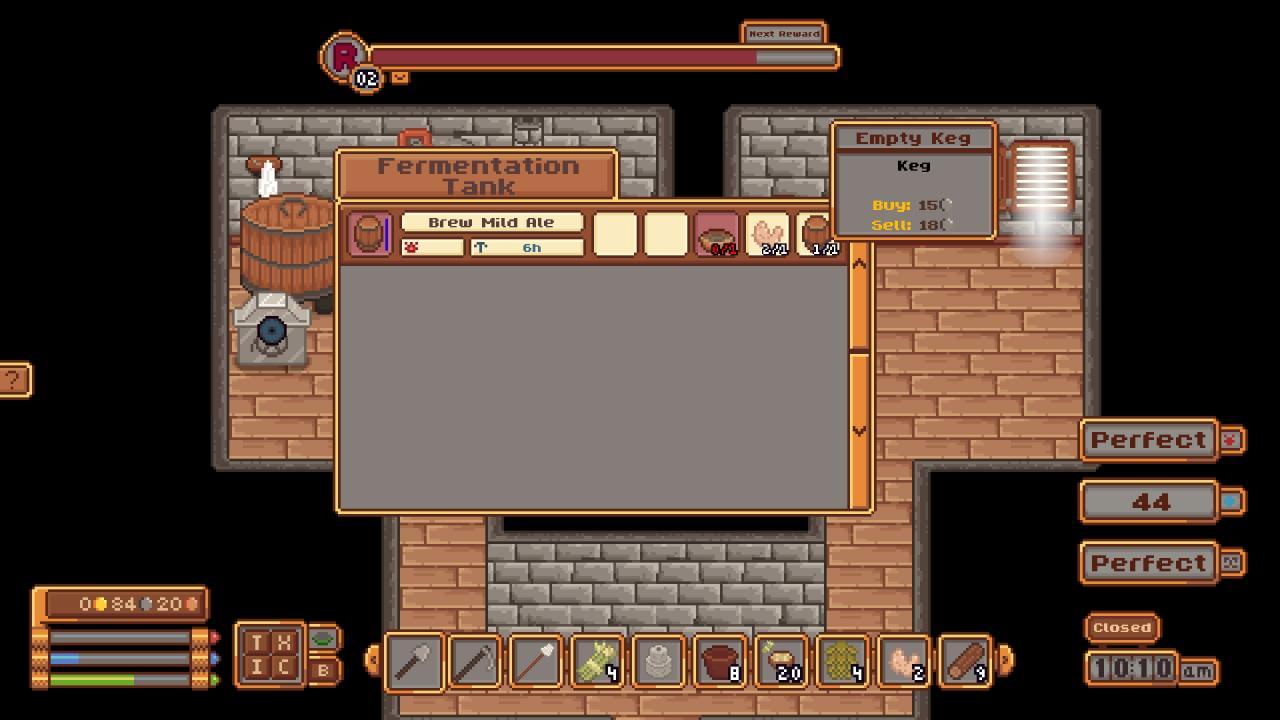Click the Closed tavern status sign
This screenshot has width=1280, height=720.
1122,627
